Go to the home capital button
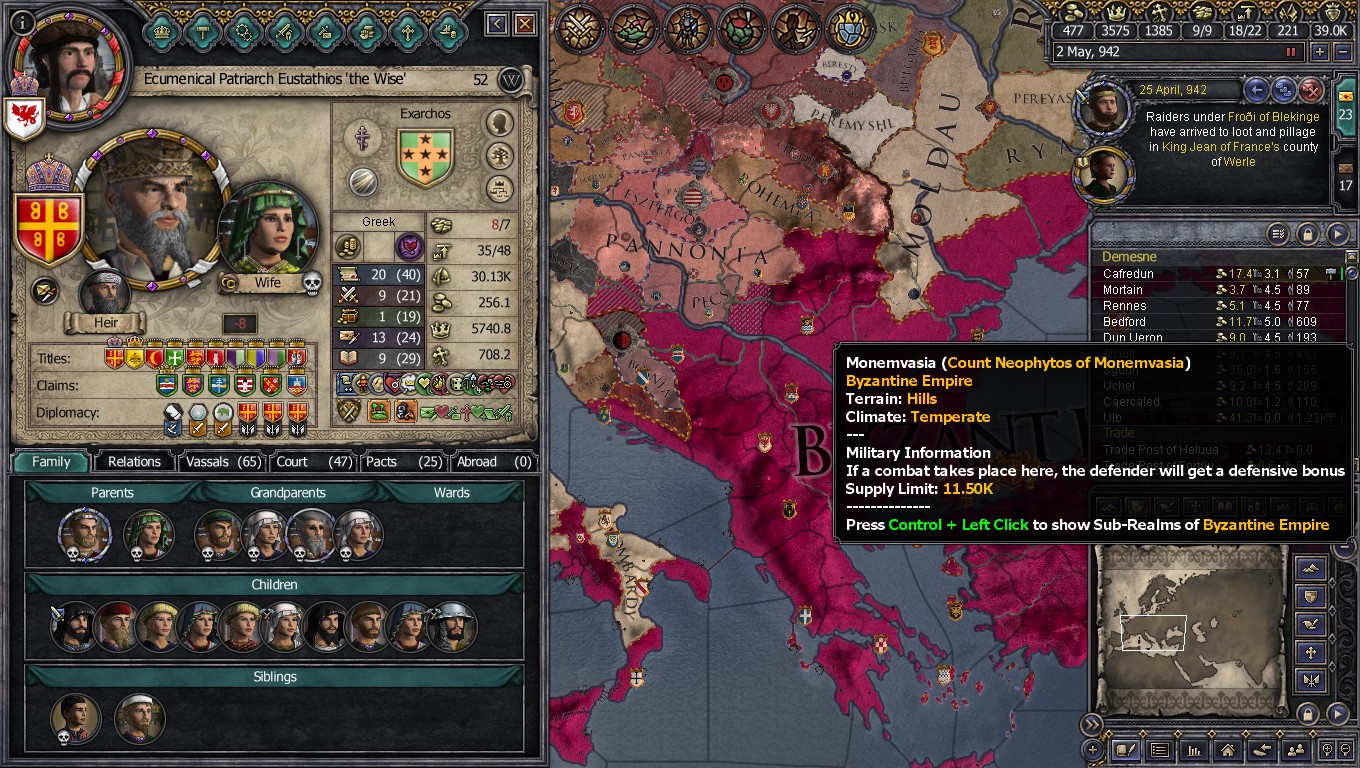 click(x=1227, y=749)
